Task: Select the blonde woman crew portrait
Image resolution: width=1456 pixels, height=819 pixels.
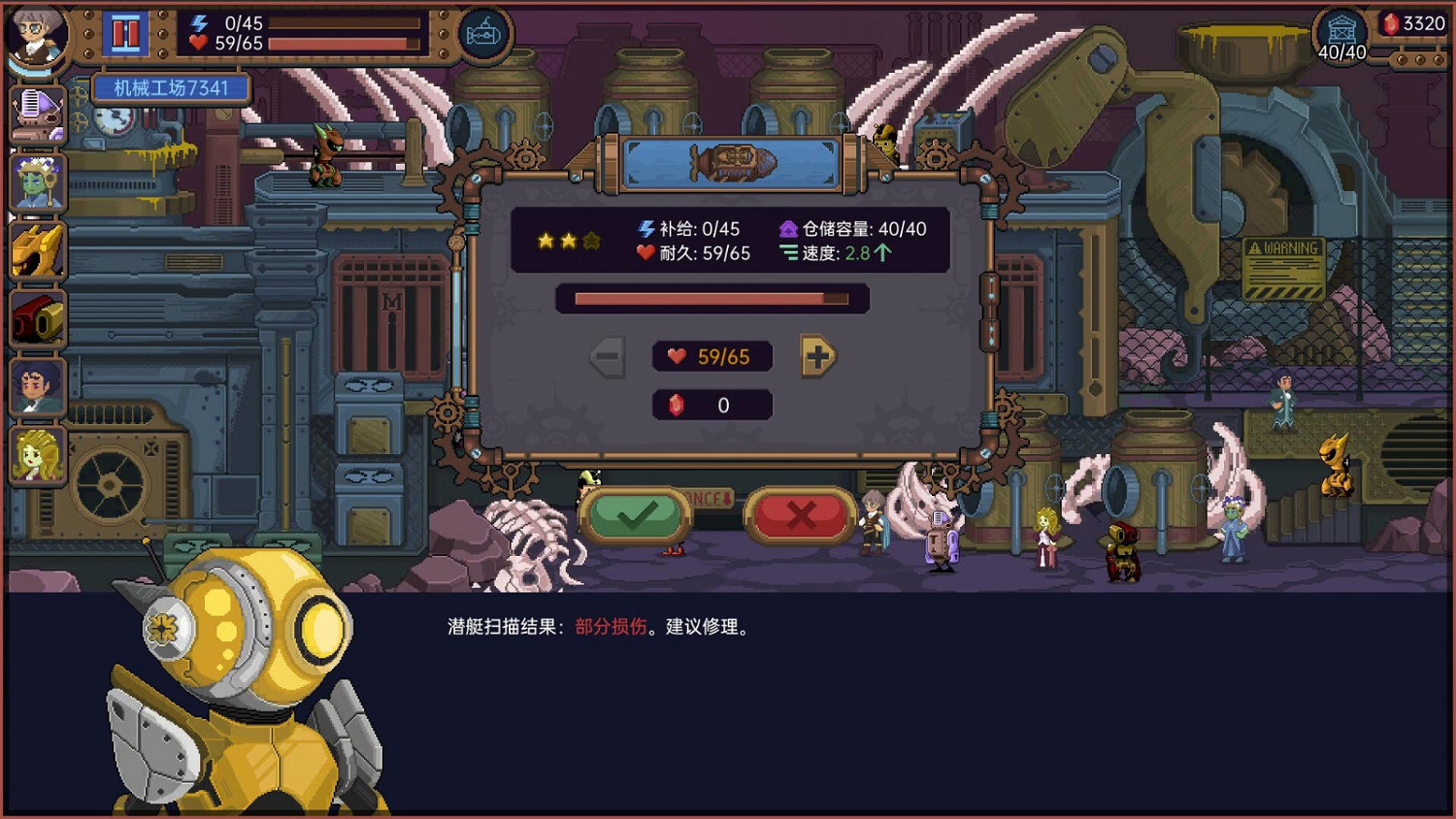Action: point(36,453)
